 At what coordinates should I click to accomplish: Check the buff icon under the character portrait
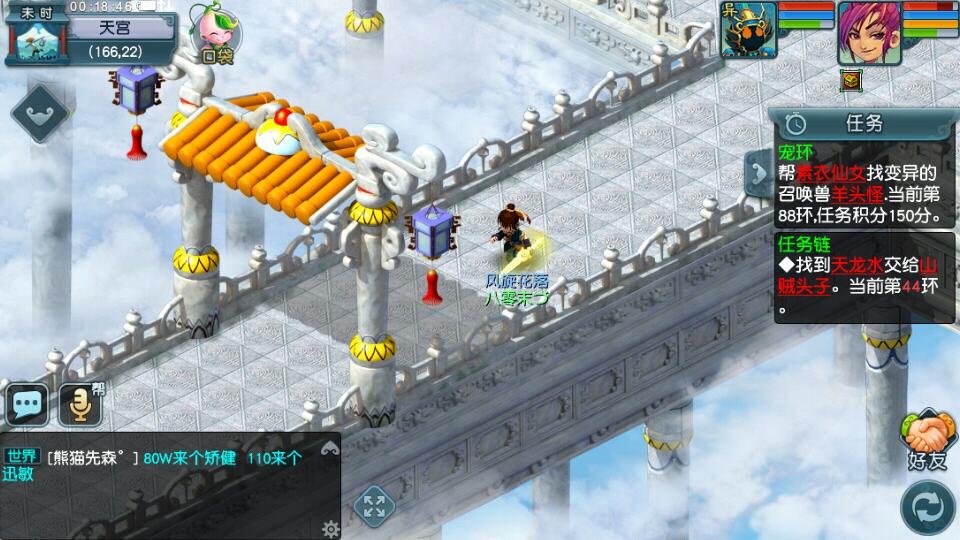coord(851,81)
